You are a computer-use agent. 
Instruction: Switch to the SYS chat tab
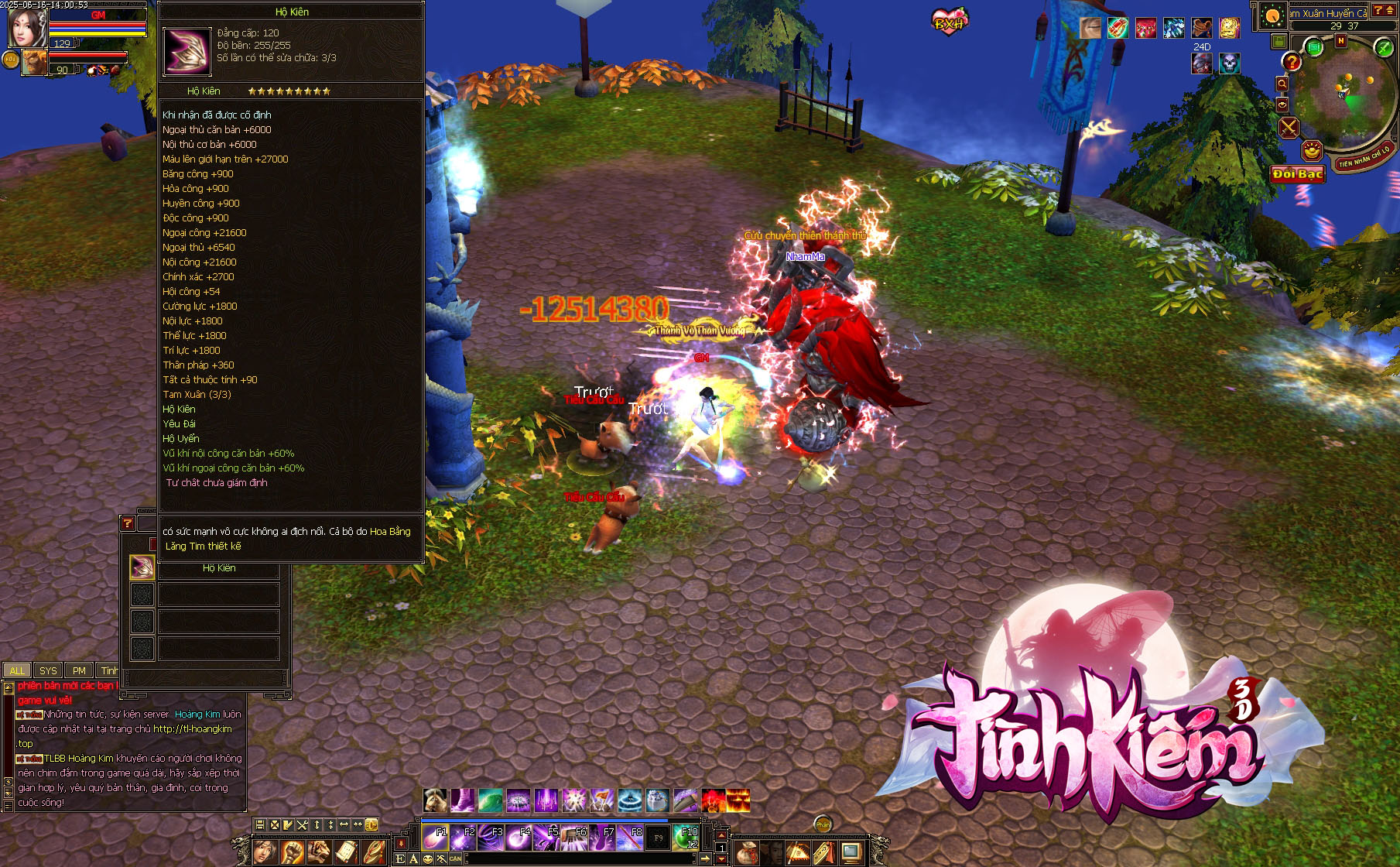pyautogui.click(x=48, y=670)
